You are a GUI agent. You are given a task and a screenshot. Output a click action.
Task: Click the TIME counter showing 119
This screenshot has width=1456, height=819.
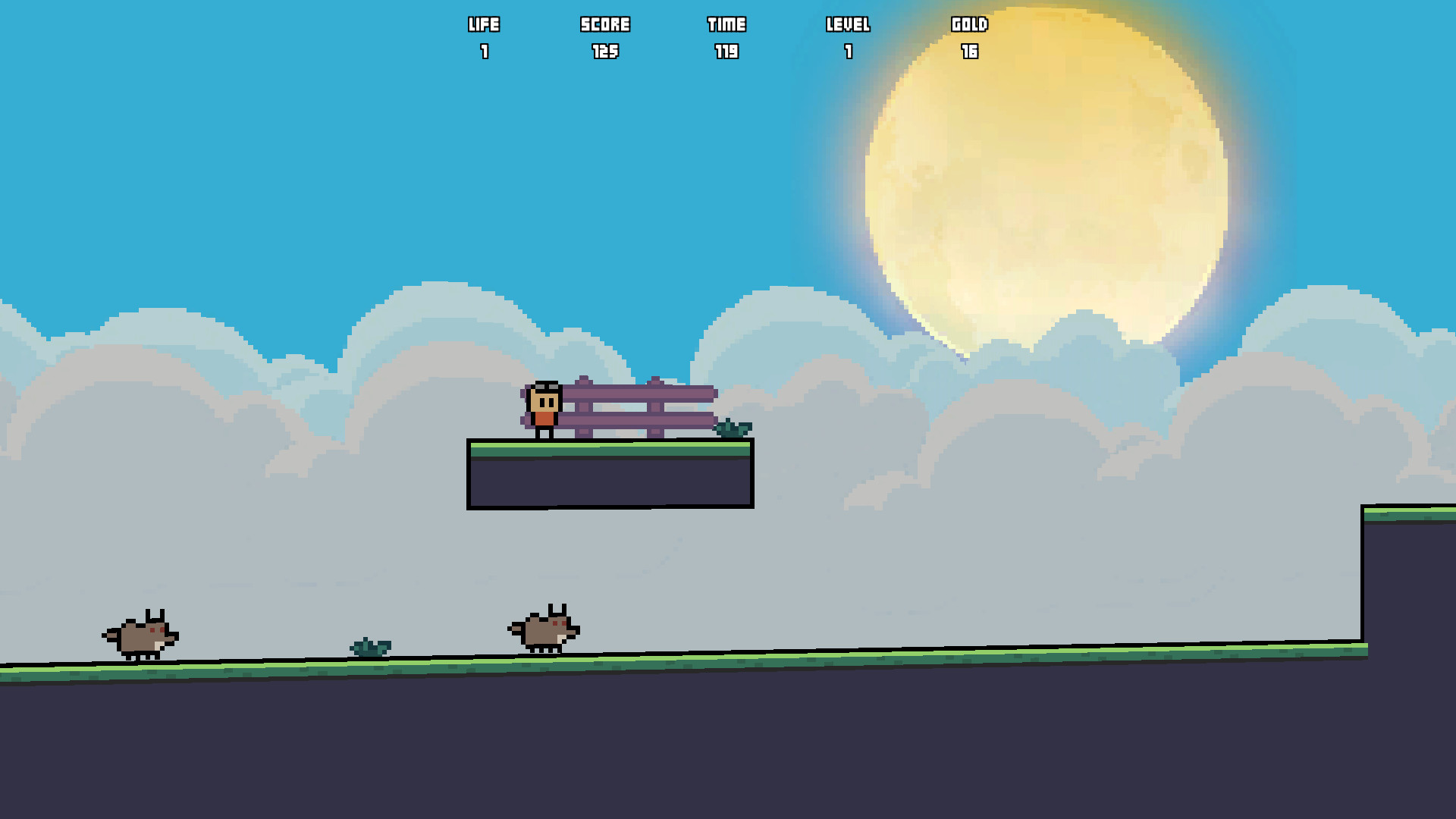point(726,52)
